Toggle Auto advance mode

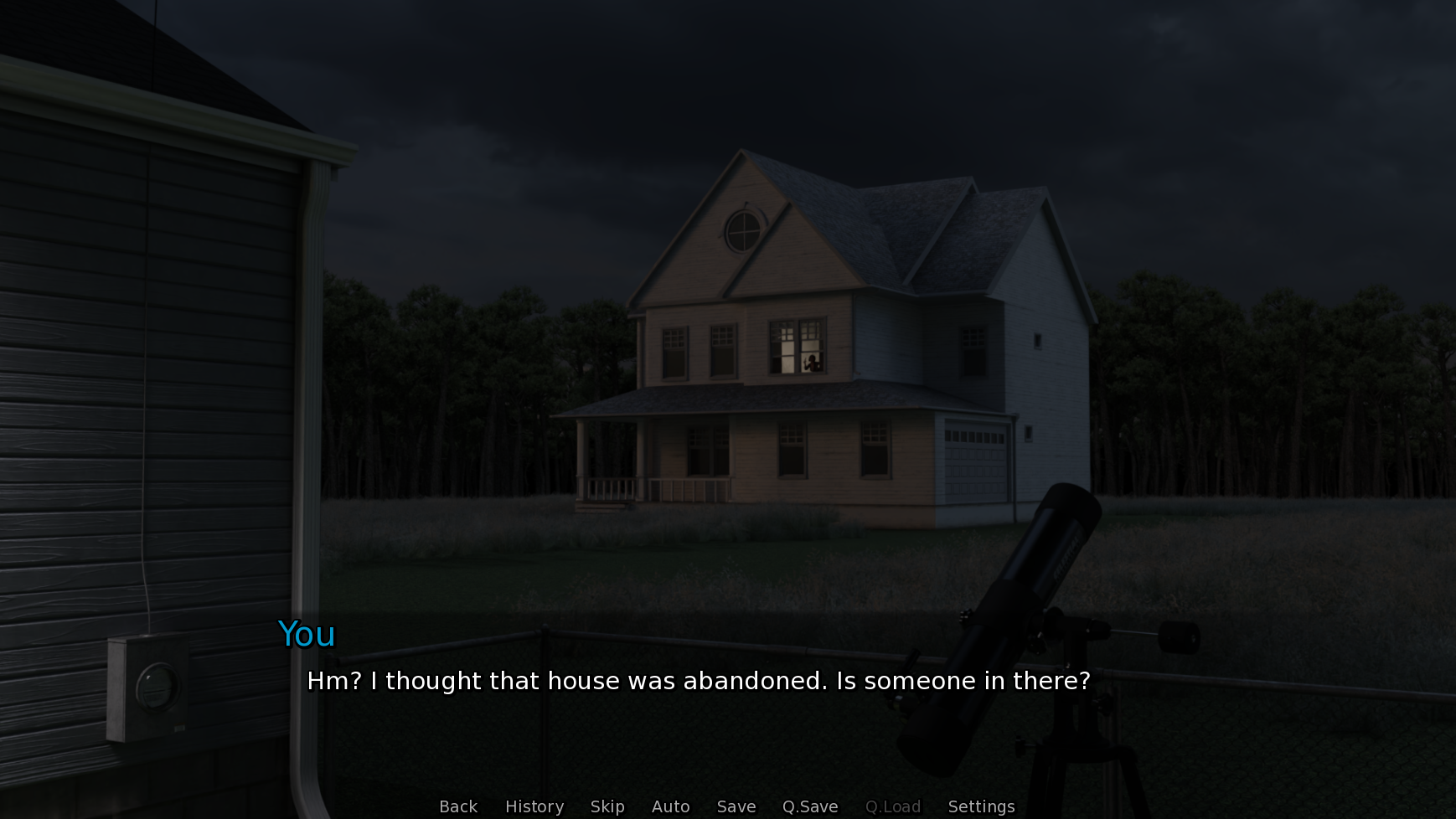(x=671, y=806)
